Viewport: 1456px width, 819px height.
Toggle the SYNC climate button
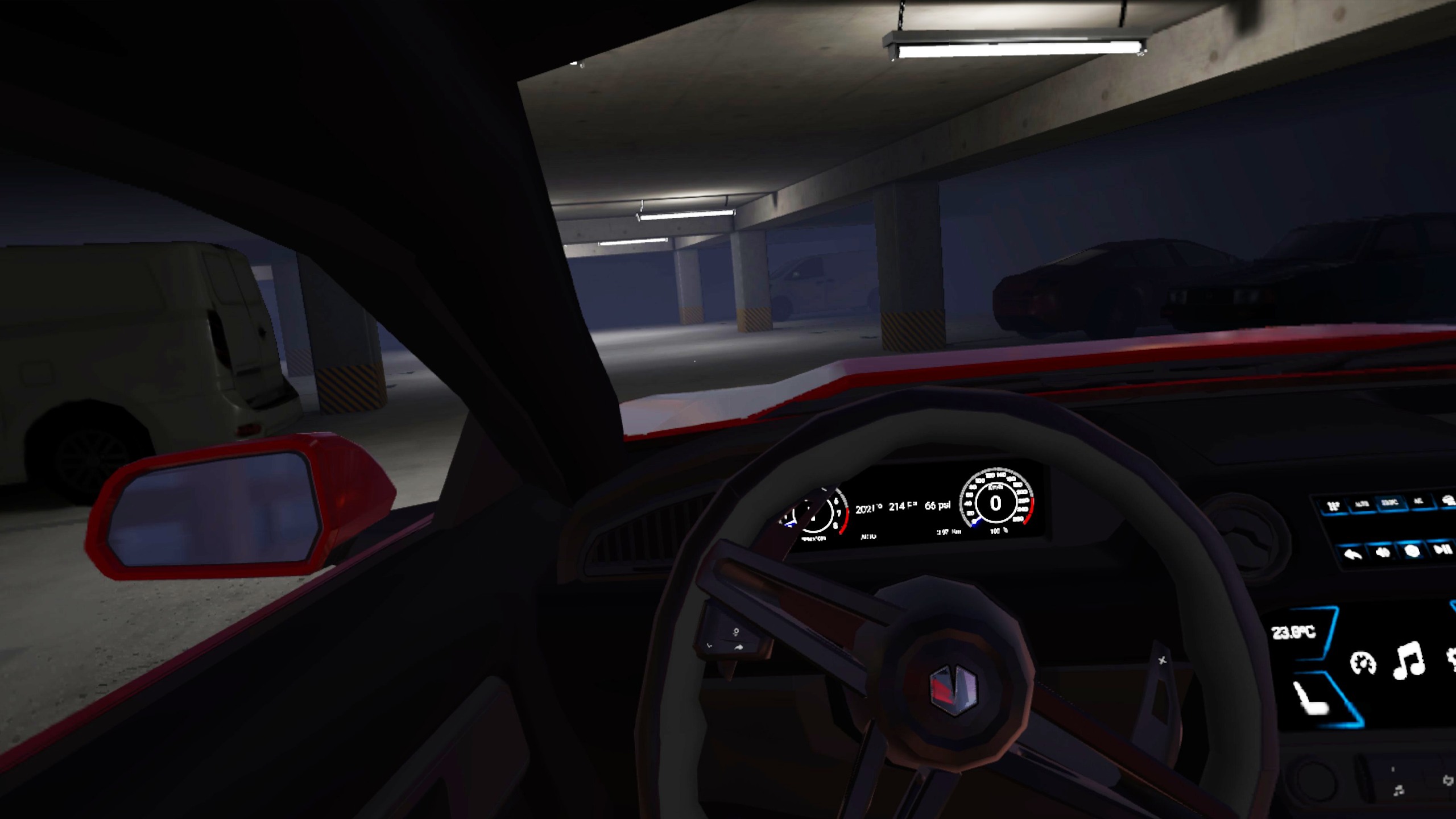(1390, 503)
